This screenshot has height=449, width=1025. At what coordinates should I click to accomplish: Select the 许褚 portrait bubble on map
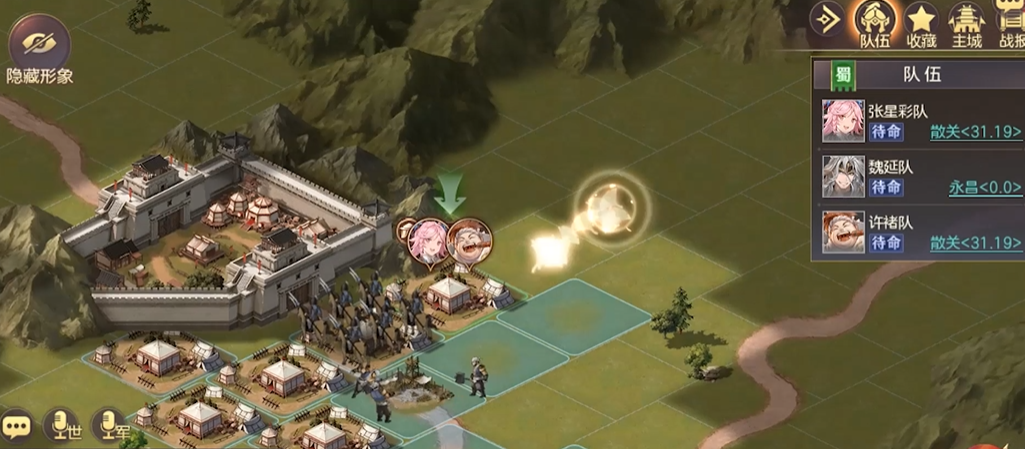(469, 240)
